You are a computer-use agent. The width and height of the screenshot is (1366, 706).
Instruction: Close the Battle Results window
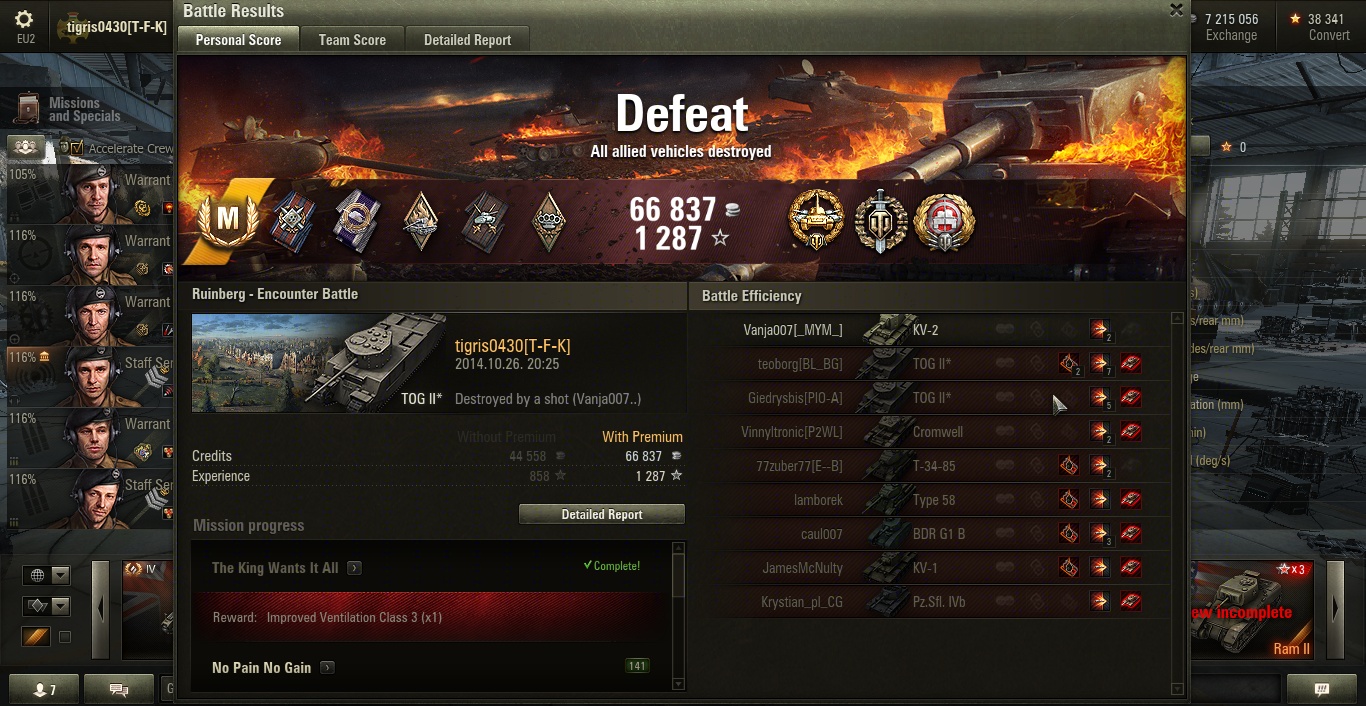[x=1176, y=10]
